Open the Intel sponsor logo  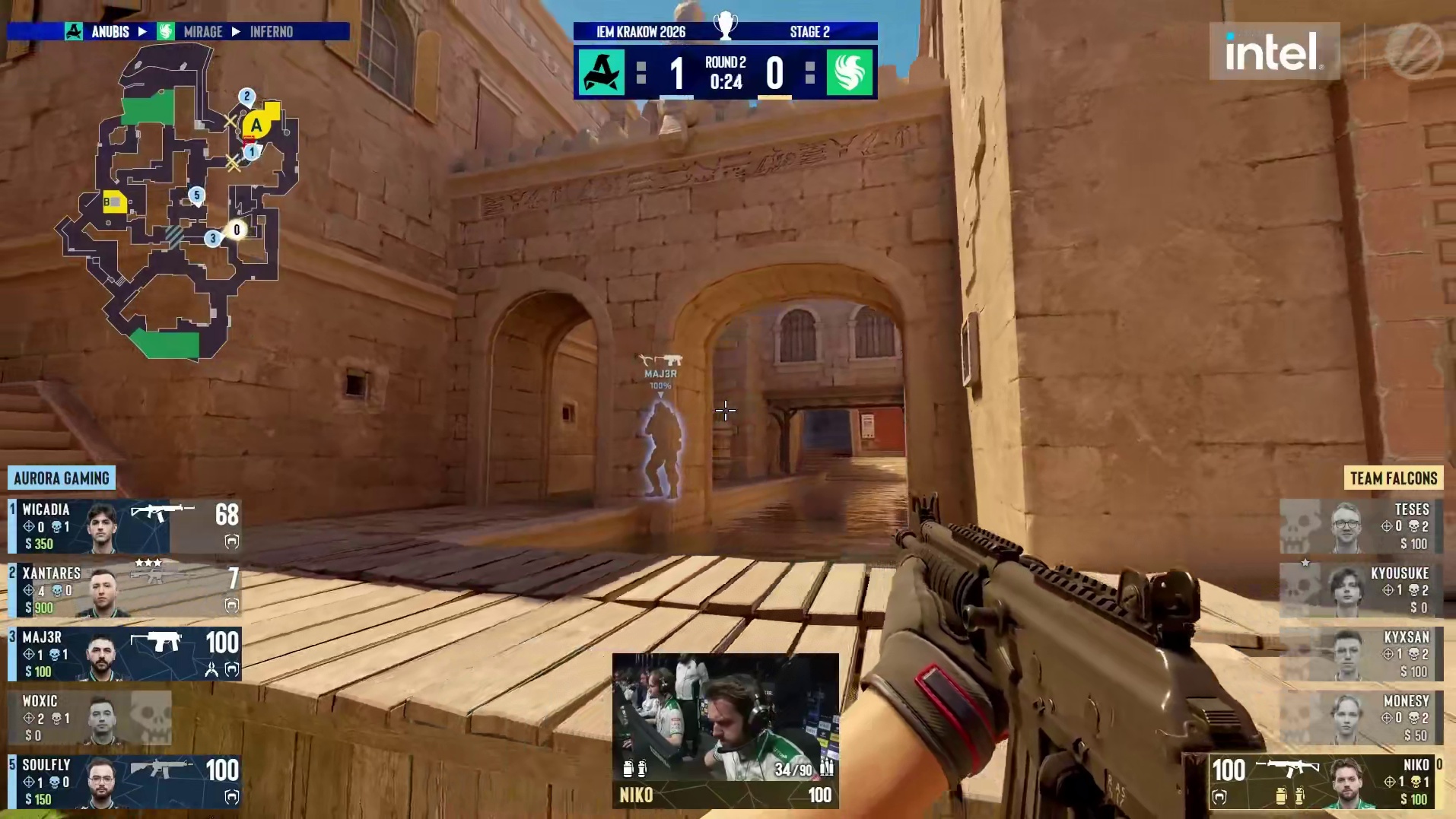[x=1274, y=52]
